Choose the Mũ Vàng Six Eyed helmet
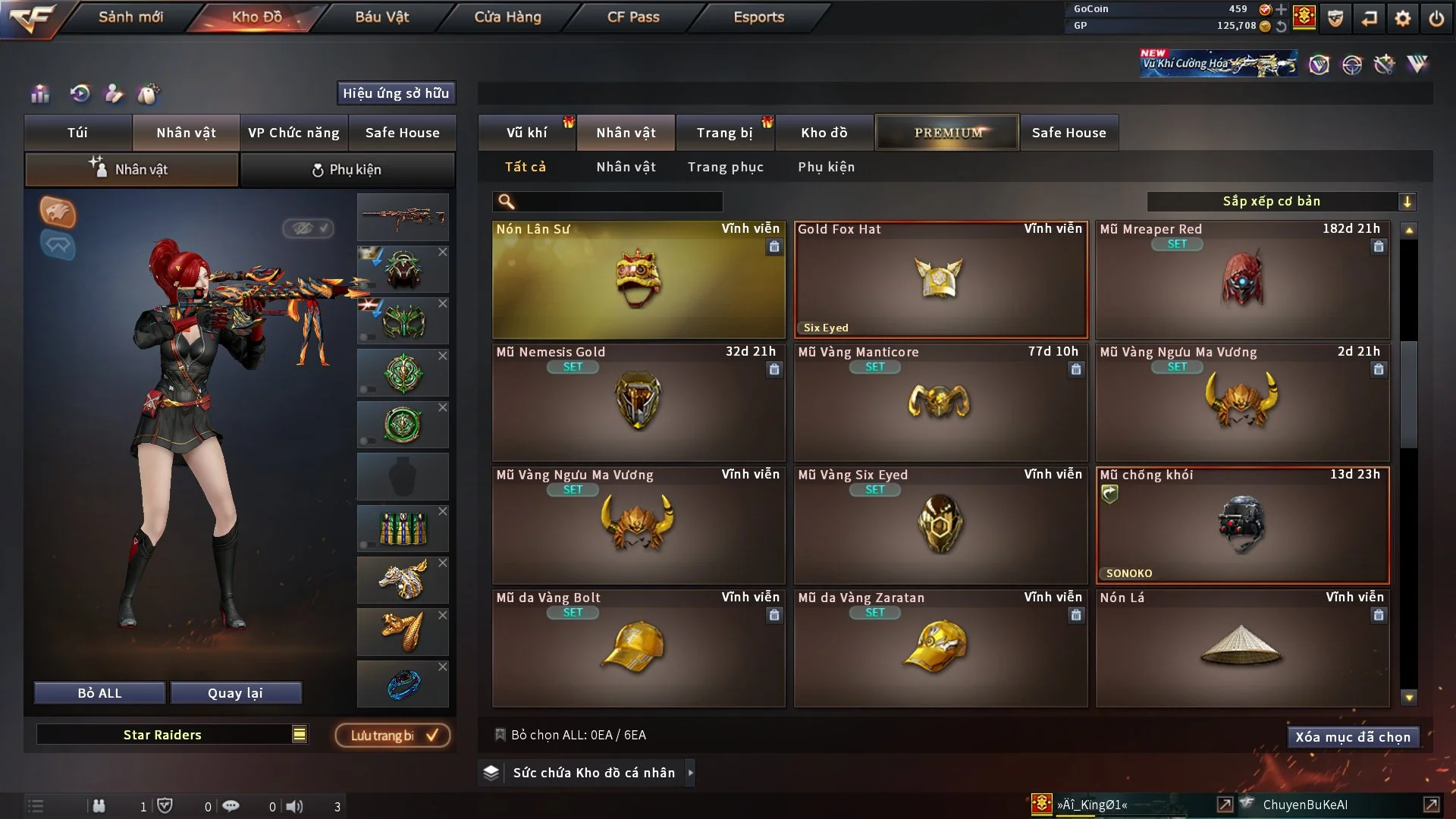Screen dimensions: 1456x819 940,525
